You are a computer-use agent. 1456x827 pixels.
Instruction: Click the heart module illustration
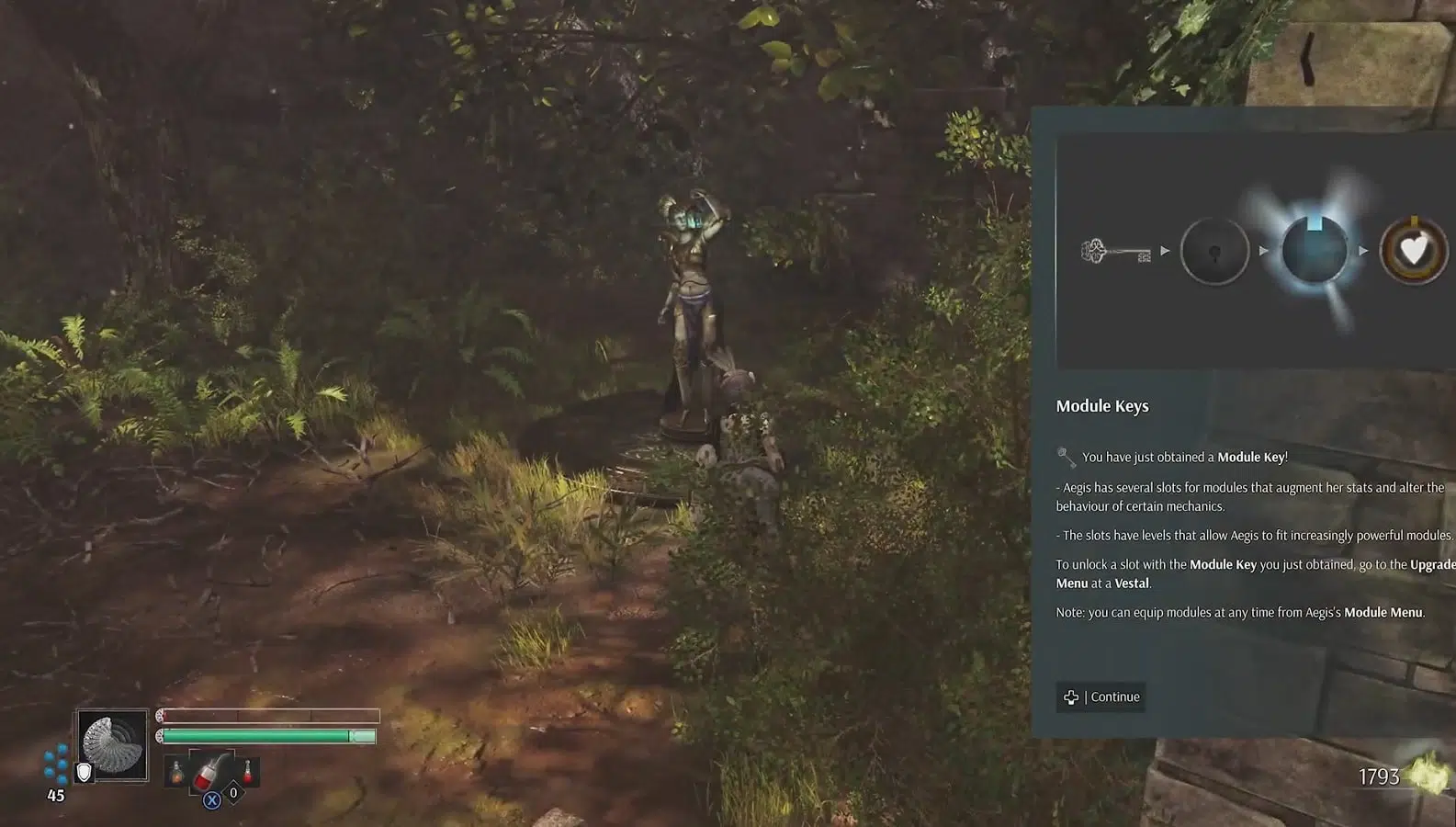coord(1414,251)
